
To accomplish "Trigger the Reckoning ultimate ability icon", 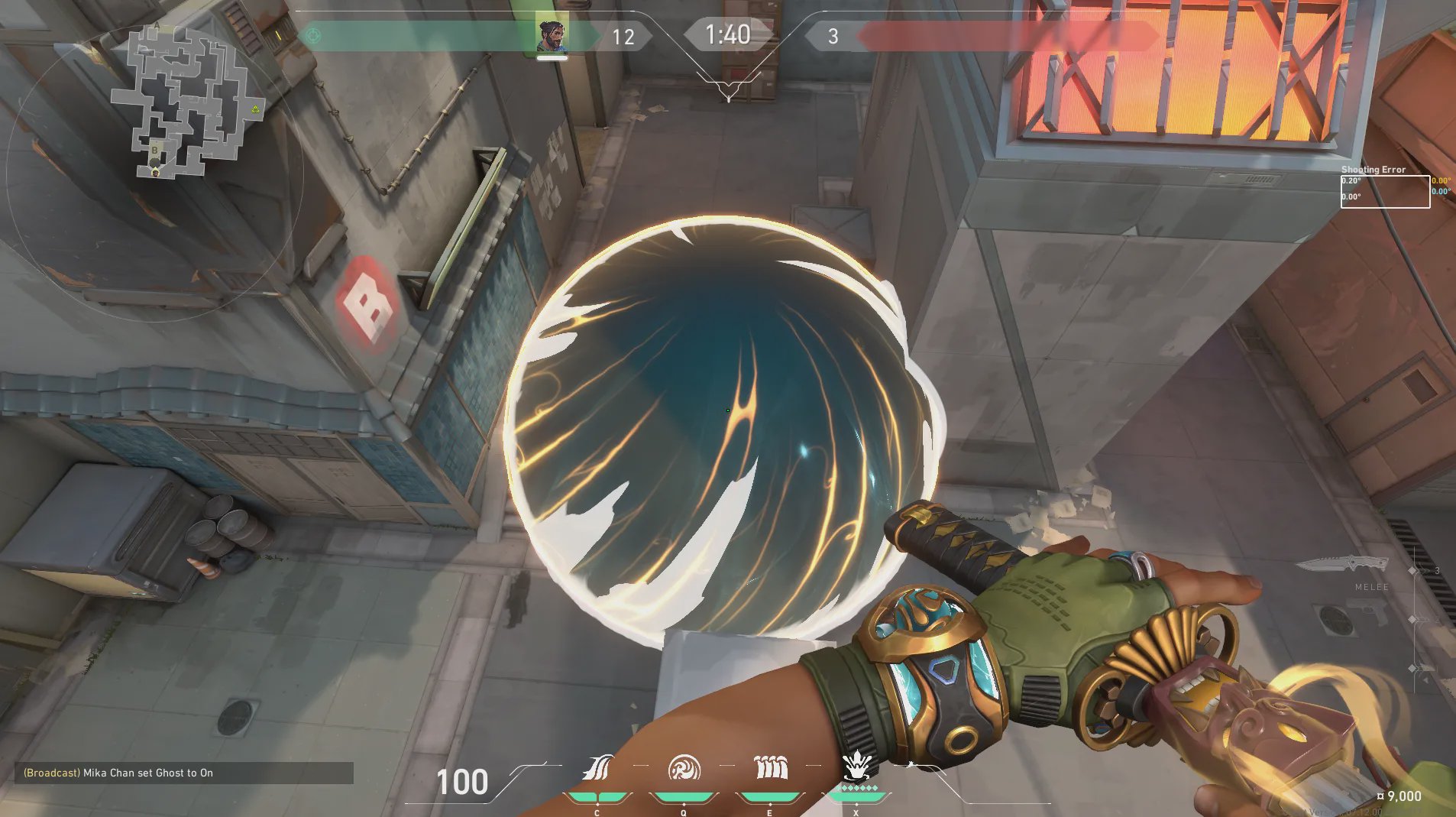I will (x=856, y=766).
